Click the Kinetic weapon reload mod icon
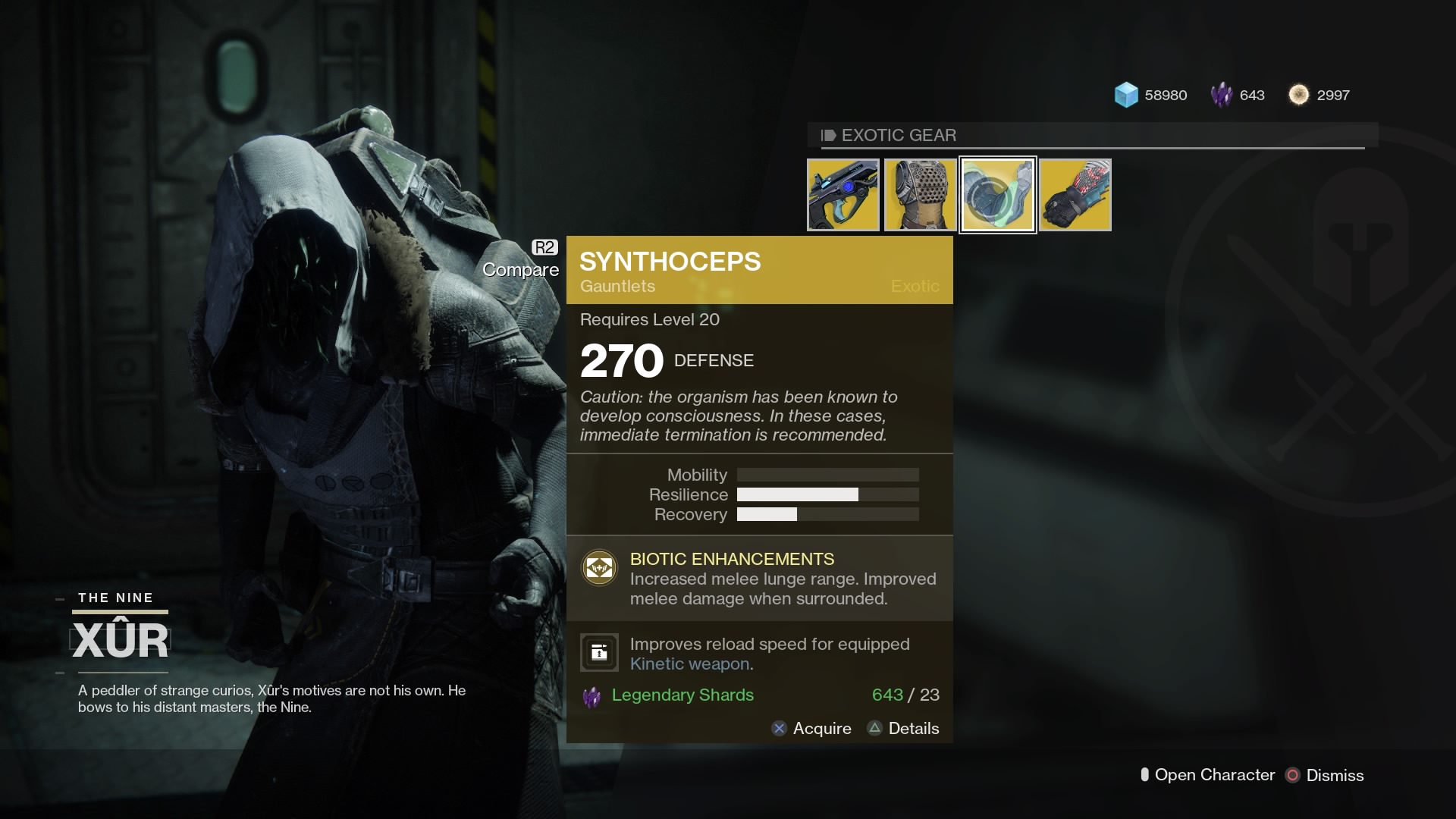The image size is (1456, 819). (599, 652)
